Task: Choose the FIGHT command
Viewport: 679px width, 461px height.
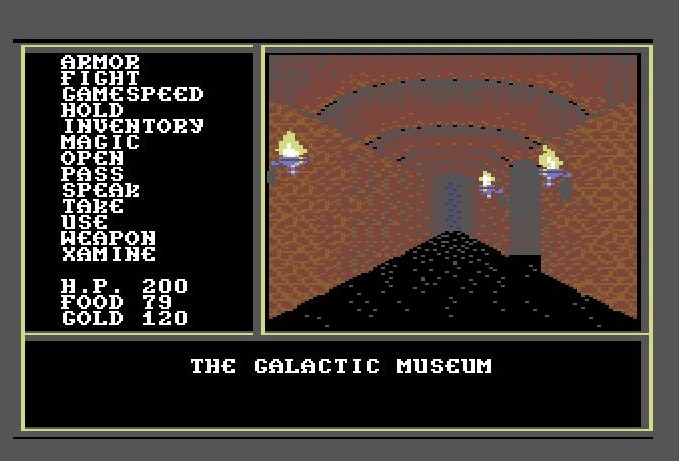Action: tap(100, 78)
